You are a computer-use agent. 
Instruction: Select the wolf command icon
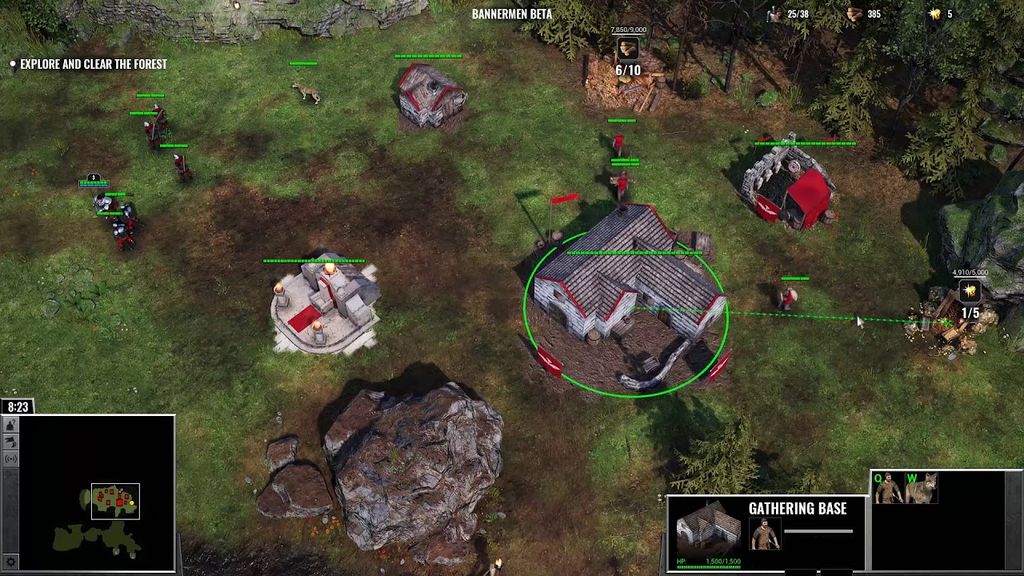click(920, 489)
